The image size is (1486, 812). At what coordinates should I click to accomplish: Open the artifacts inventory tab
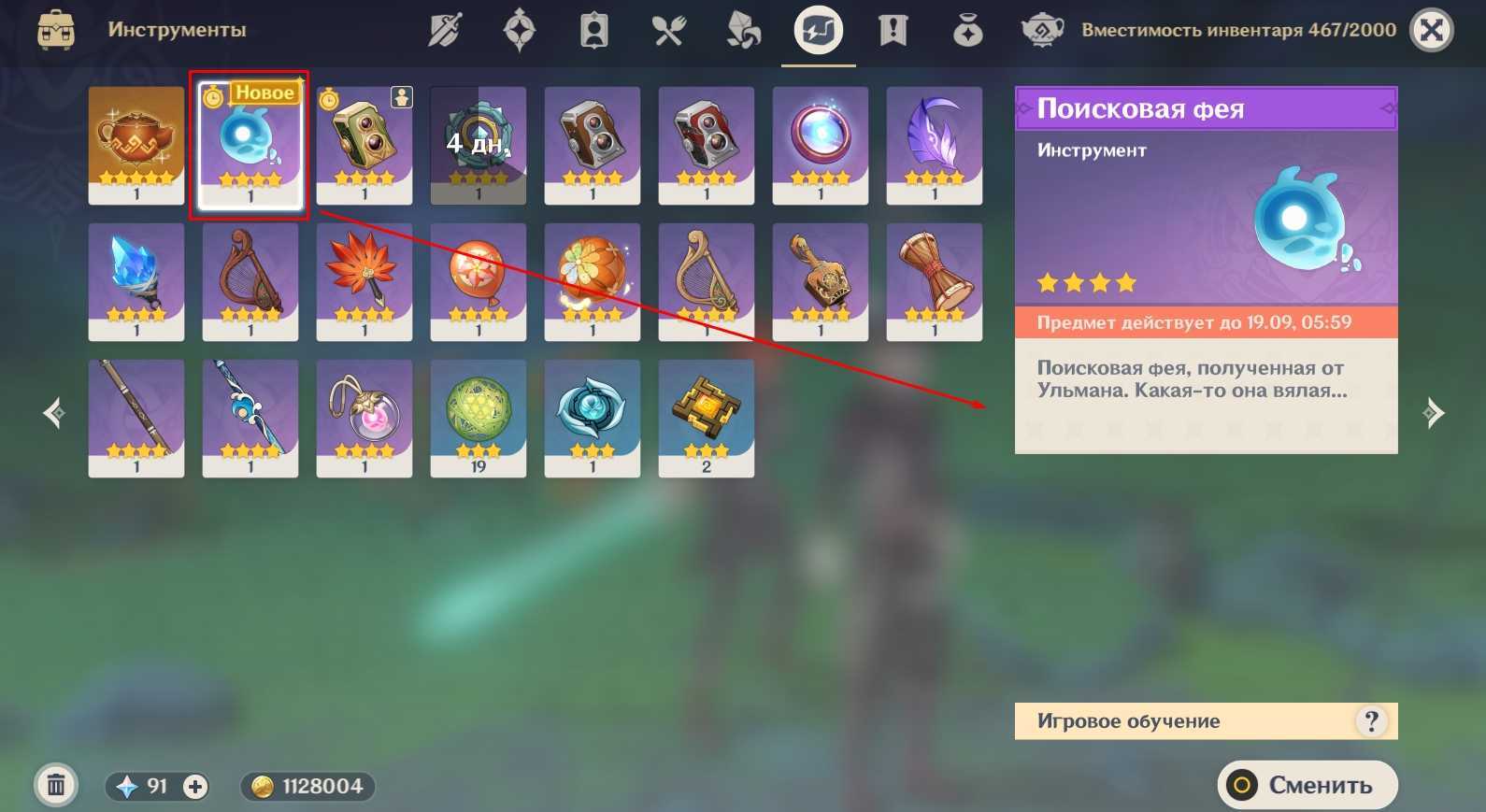(520, 31)
